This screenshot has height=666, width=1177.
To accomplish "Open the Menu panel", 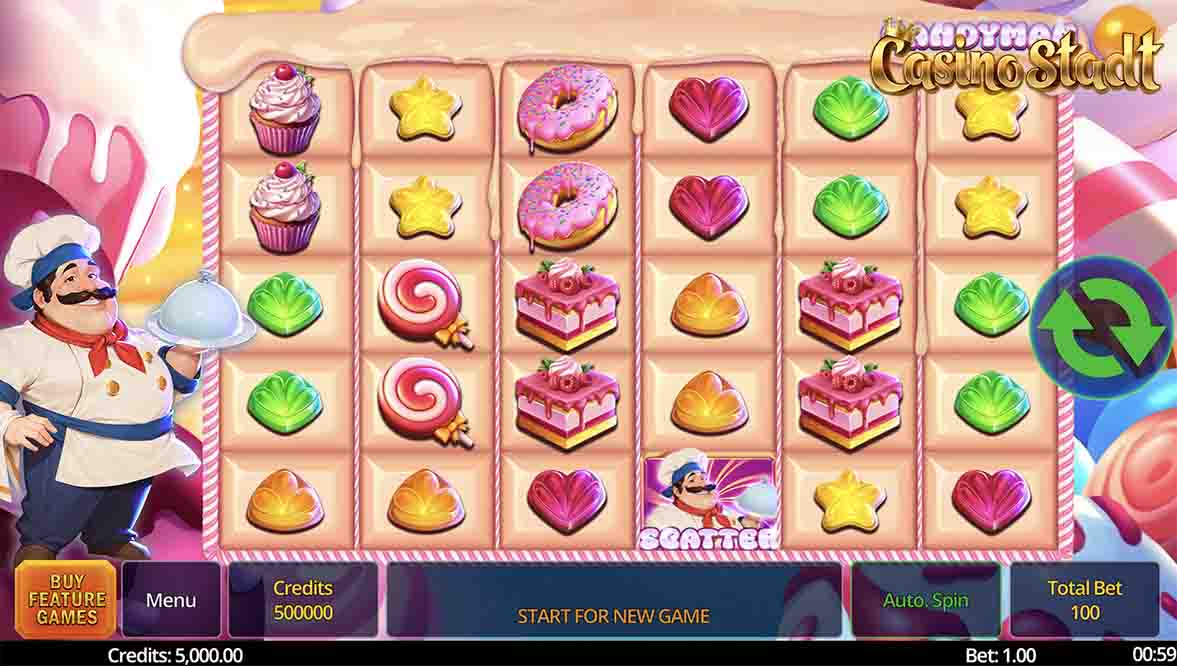I will [x=171, y=600].
